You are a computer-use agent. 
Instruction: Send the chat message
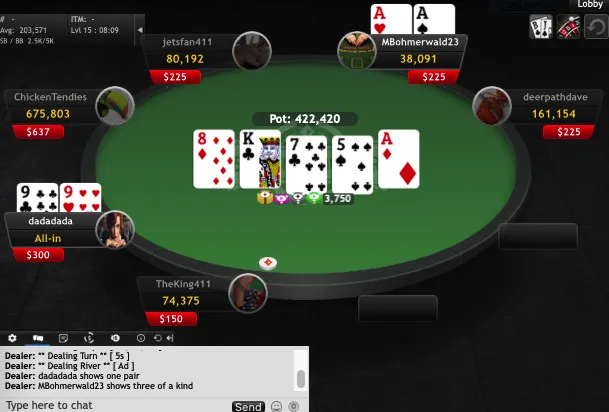click(x=248, y=406)
